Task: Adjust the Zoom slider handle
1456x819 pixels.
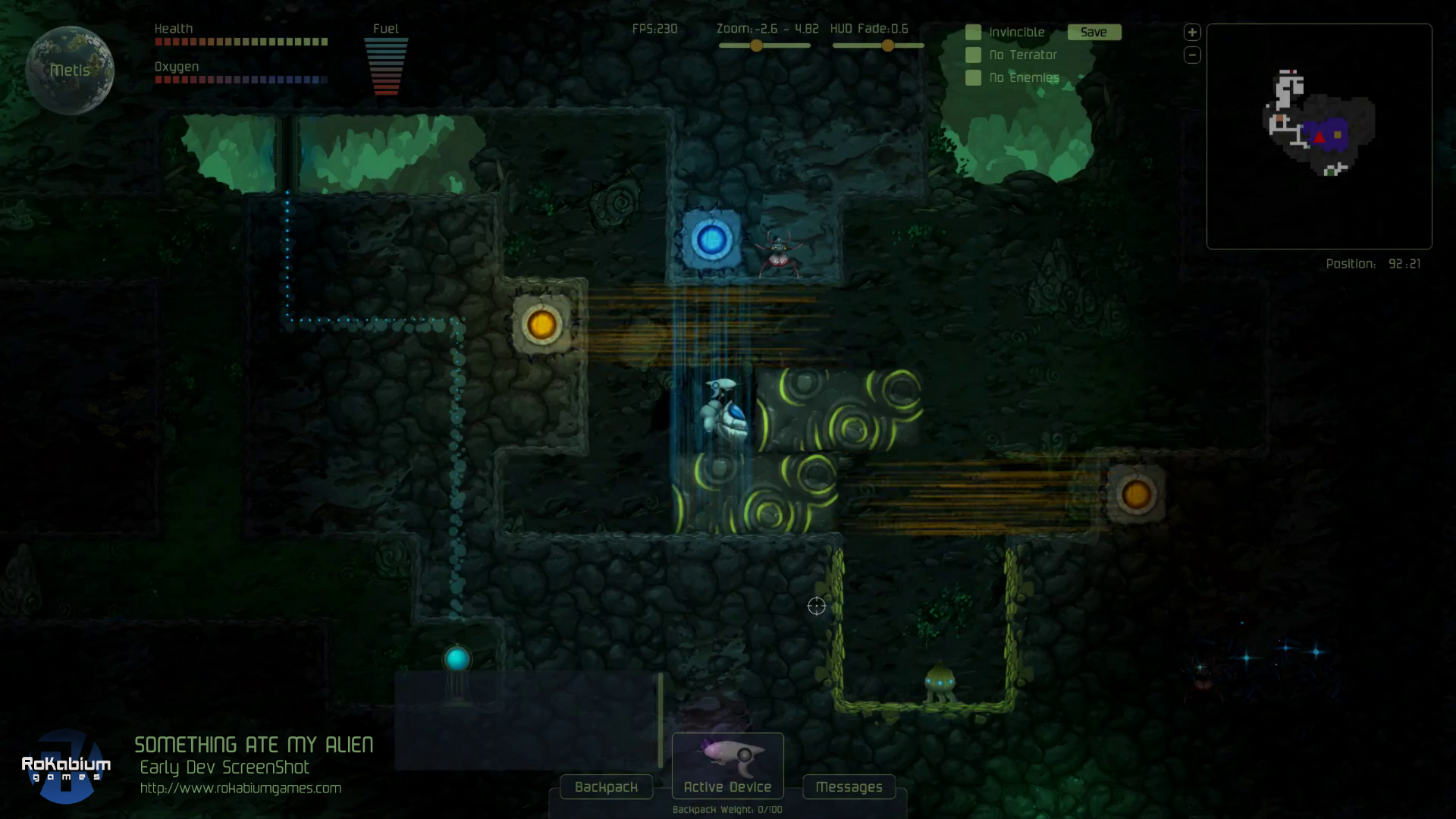Action: pyautogui.click(x=756, y=45)
